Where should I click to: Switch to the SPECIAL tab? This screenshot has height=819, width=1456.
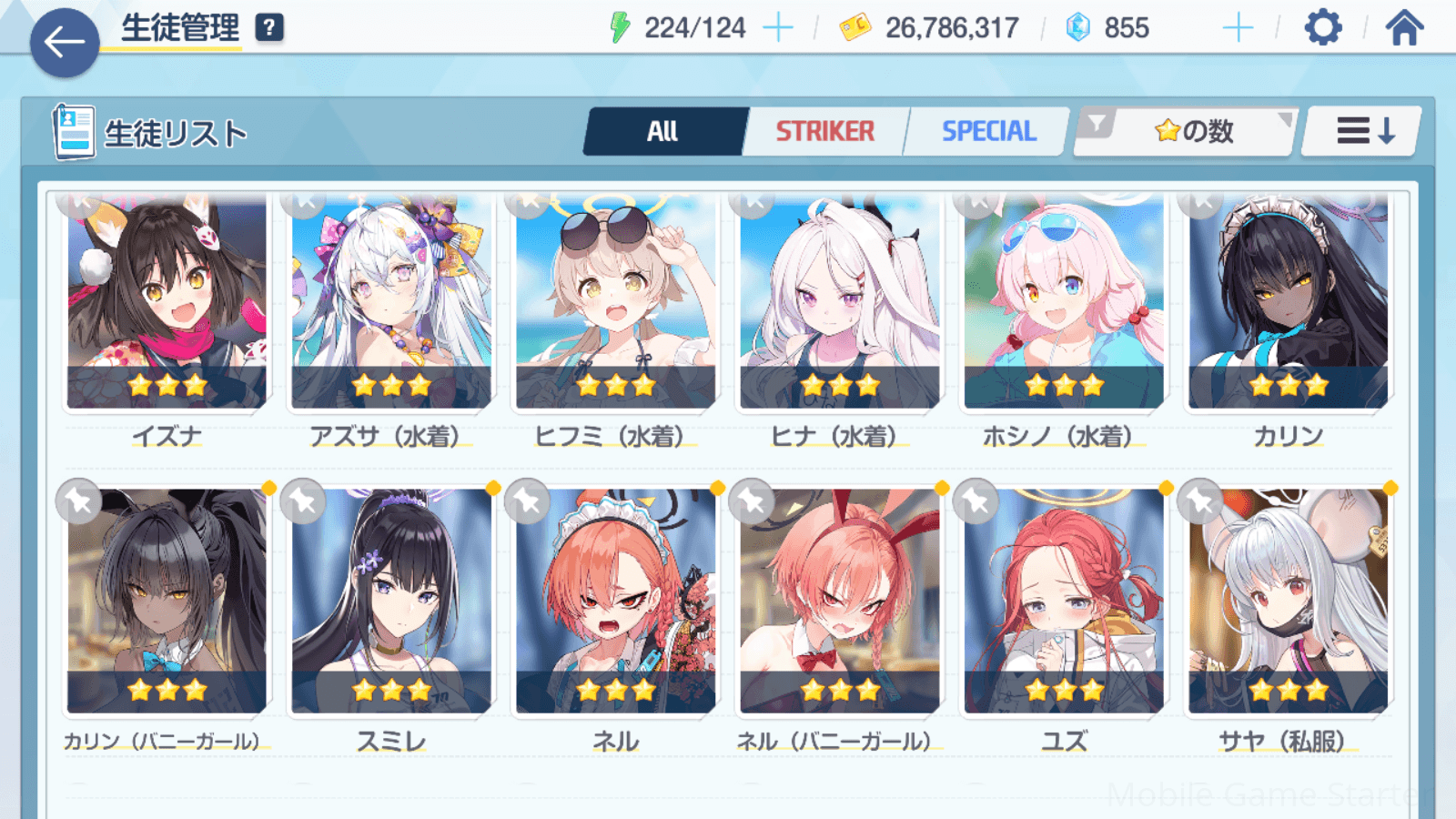coord(988,132)
